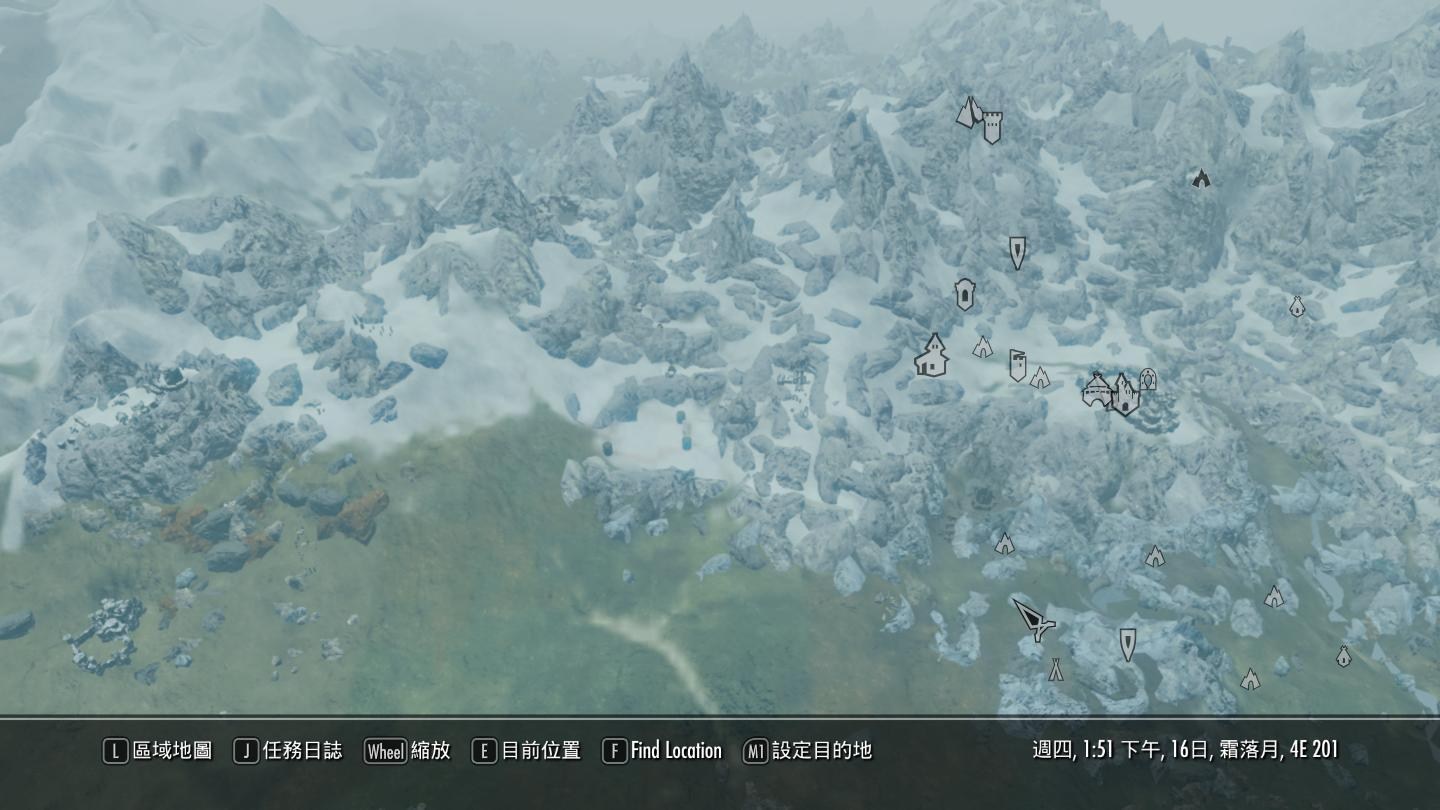
Task: Select the farmhouse lodge marker west of the camps
Action: point(930,355)
